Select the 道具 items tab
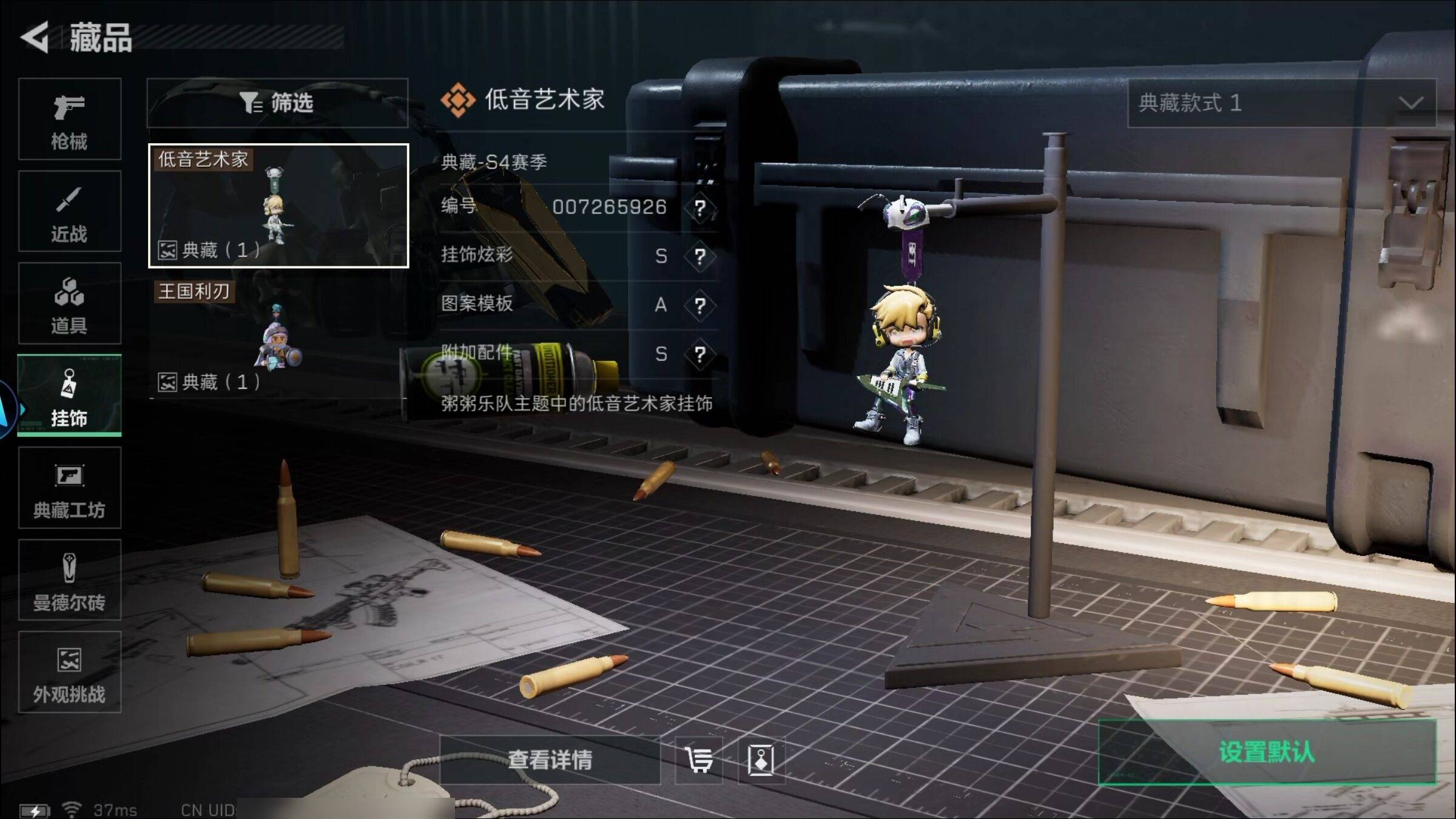Viewport: 1456px width, 819px height. (69, 304)
